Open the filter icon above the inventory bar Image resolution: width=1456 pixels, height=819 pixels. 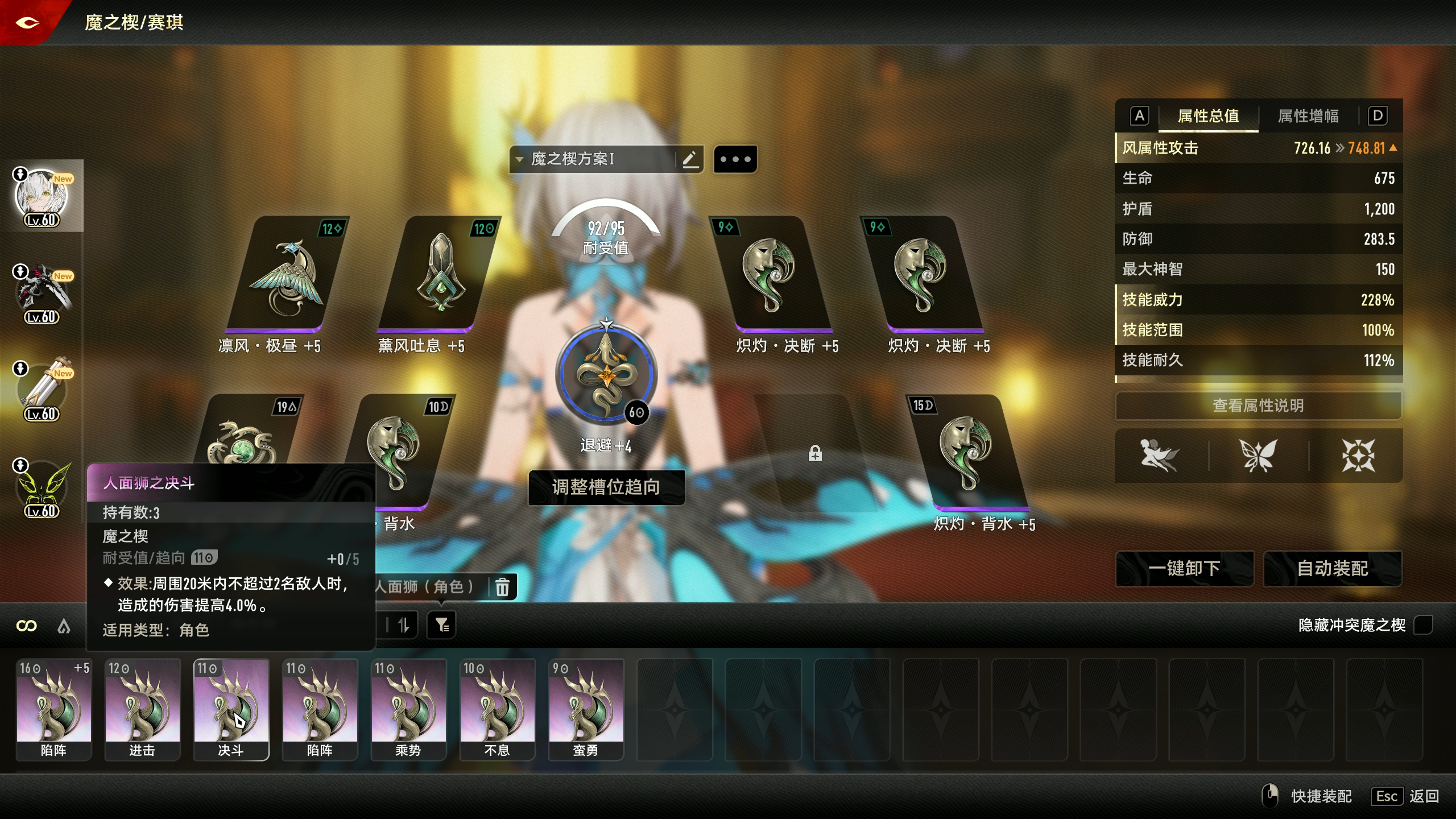tap(442, 625)
